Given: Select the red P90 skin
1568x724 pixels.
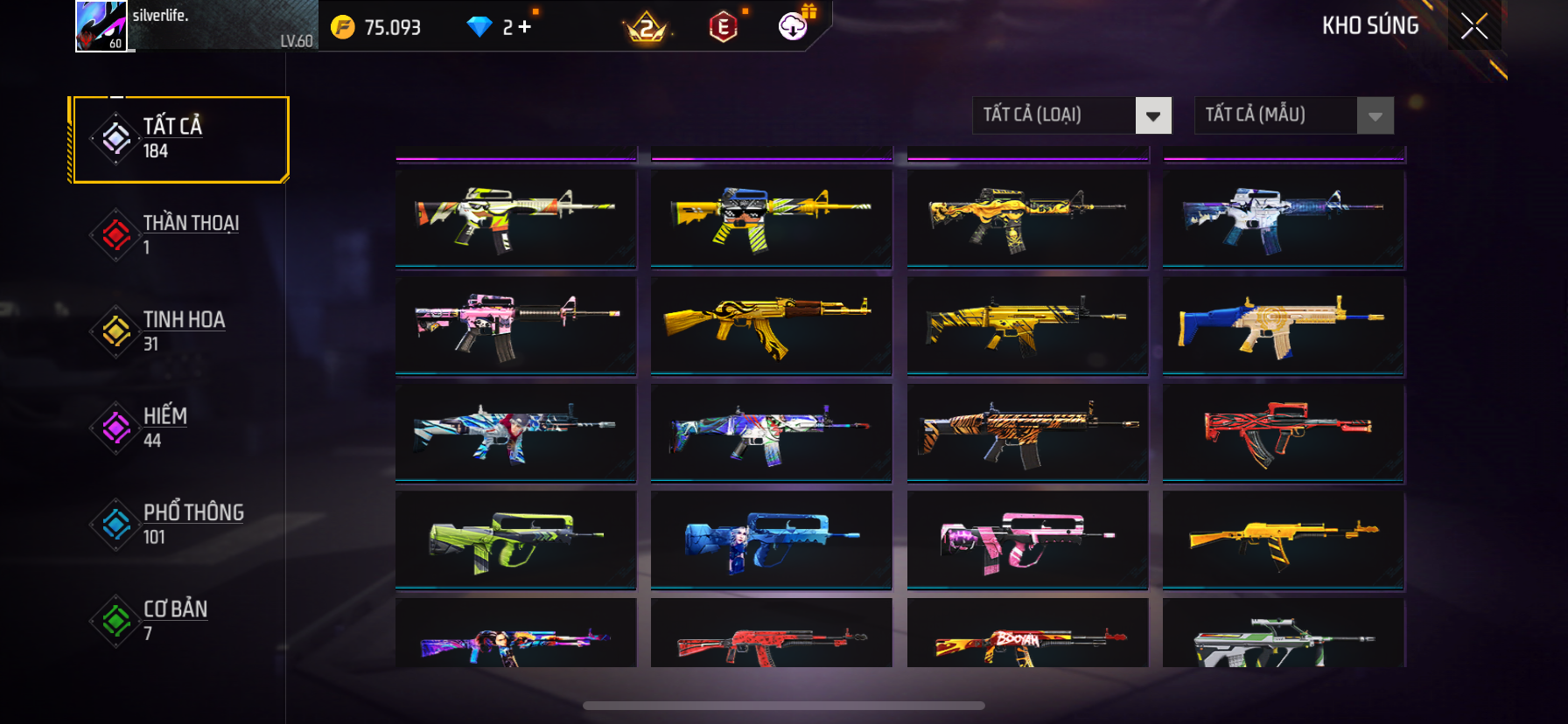Looking at the screenshot, I should coord(1284,432).
